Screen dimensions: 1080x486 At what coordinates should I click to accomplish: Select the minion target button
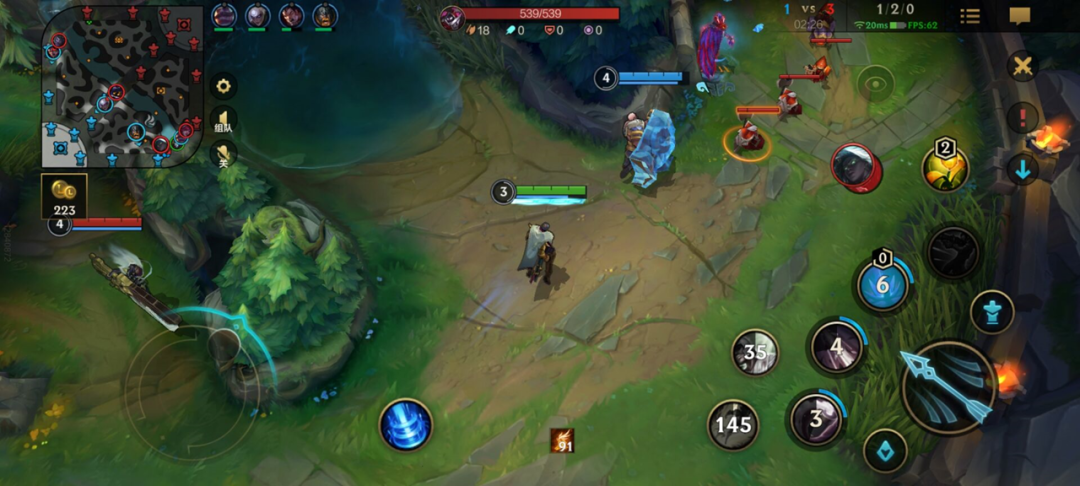click(885, 449)
